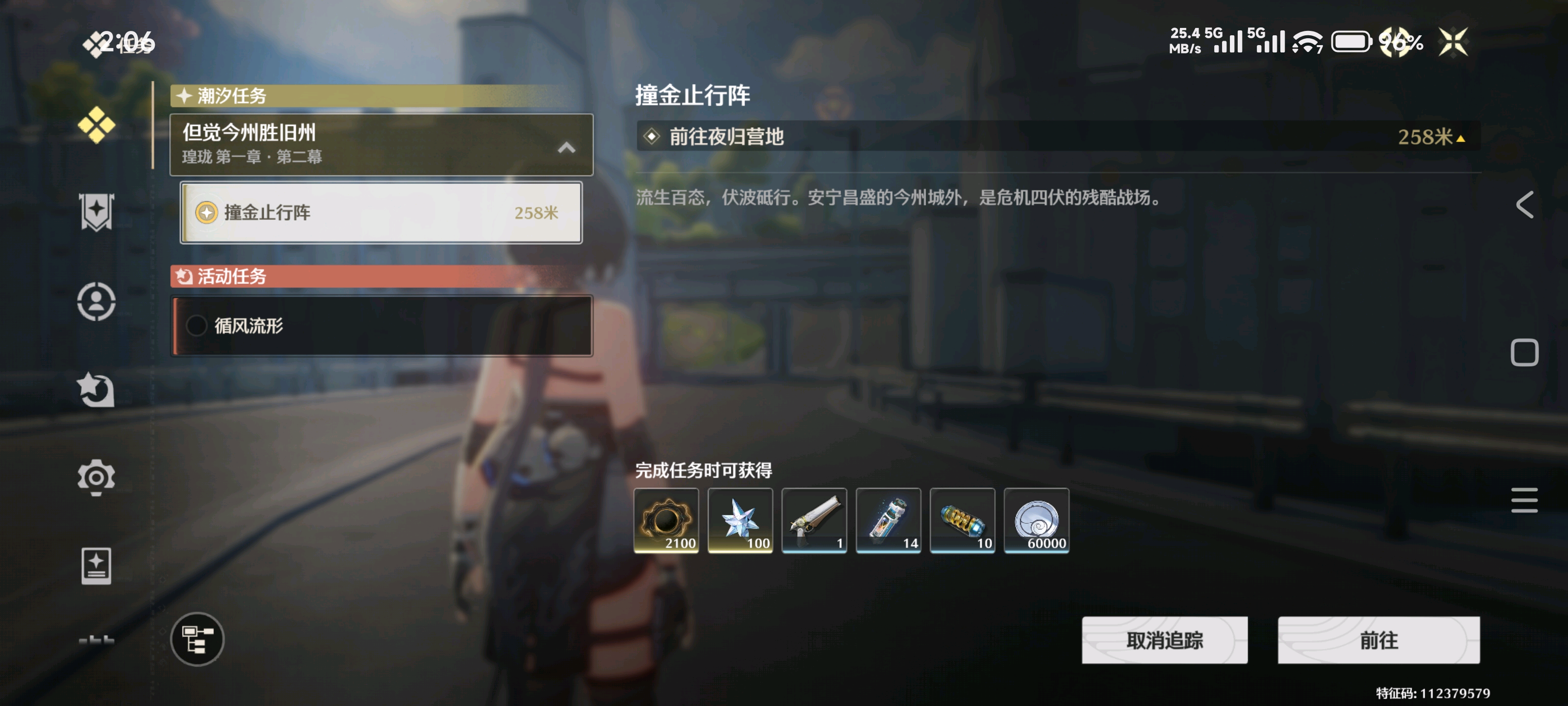Screen dimensions: 1568x706
Task: Collapse the 但觉今州胜旧州 quest chapter
Action: (x=566, y=148)
